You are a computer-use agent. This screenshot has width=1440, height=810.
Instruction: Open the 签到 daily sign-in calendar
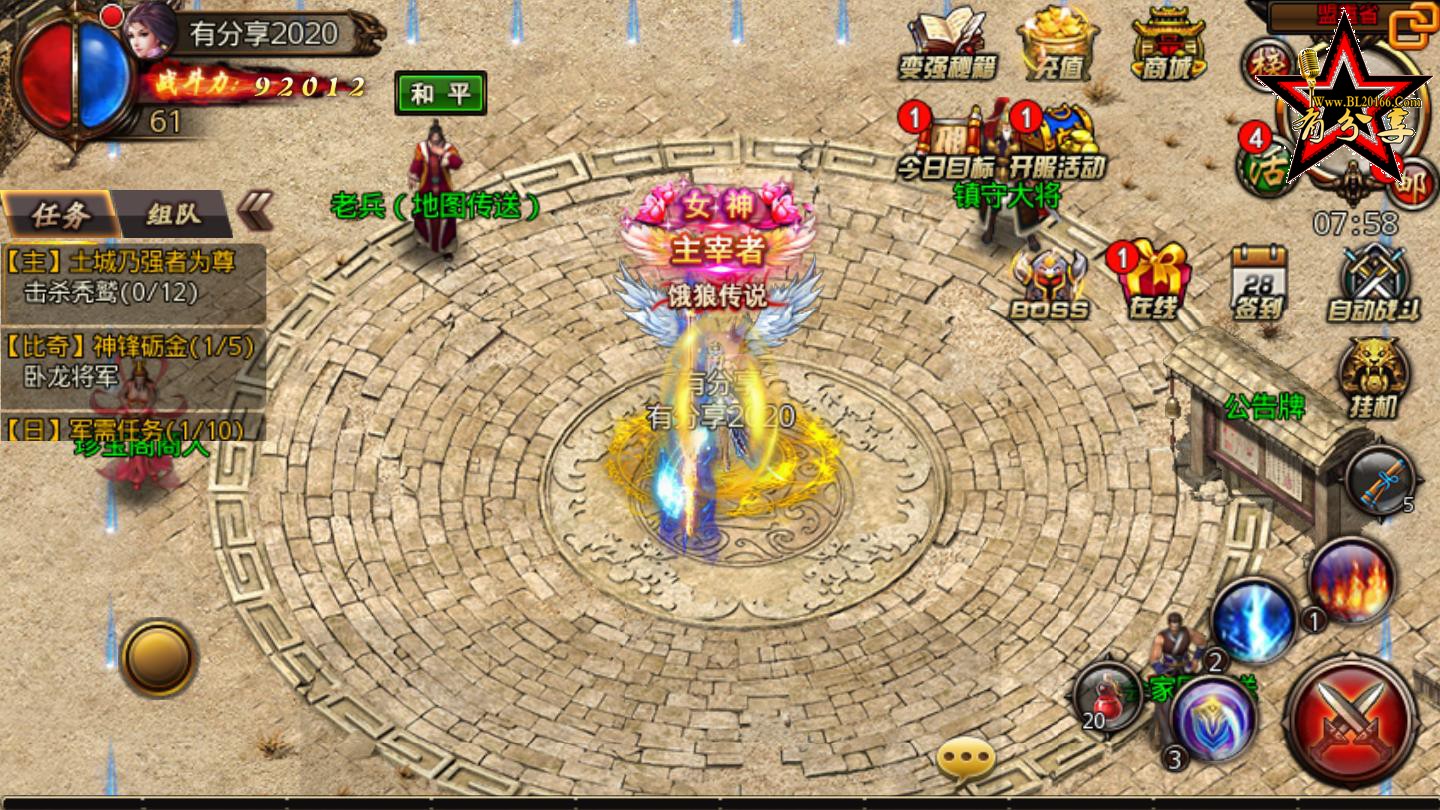[x=1259, y=283]
